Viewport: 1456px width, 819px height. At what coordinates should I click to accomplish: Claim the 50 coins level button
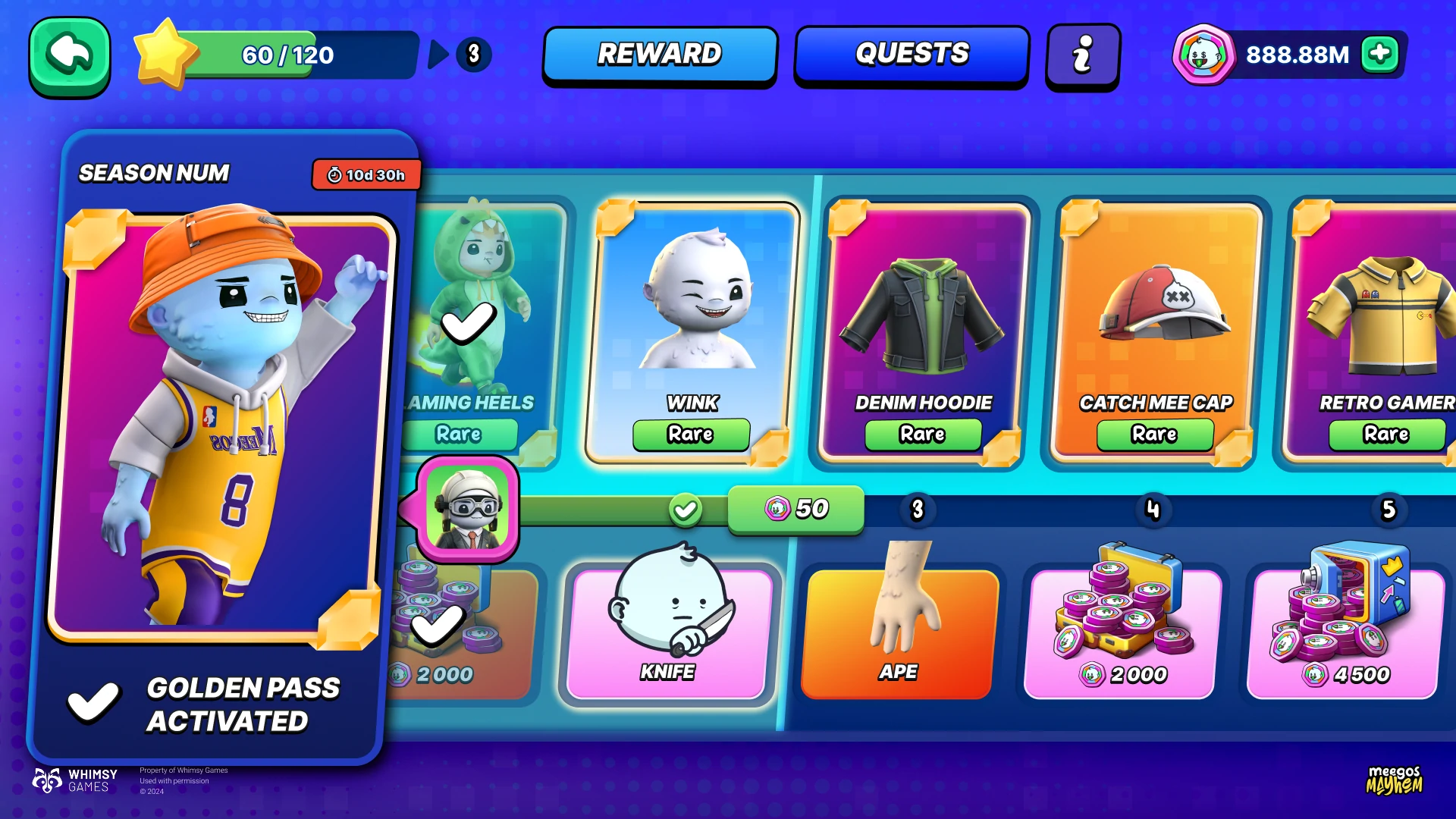[795, 509]
